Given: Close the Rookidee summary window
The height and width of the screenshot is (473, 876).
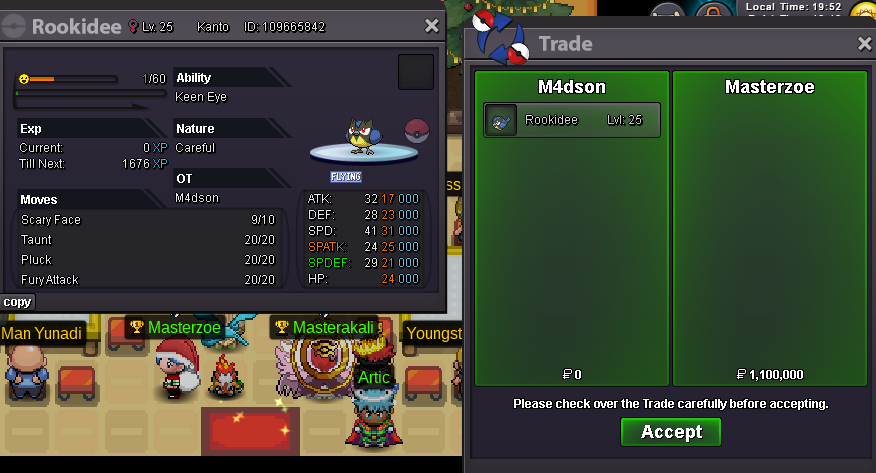Looking at the screenshot, I should pyautogui.click(x=431, y=27).
